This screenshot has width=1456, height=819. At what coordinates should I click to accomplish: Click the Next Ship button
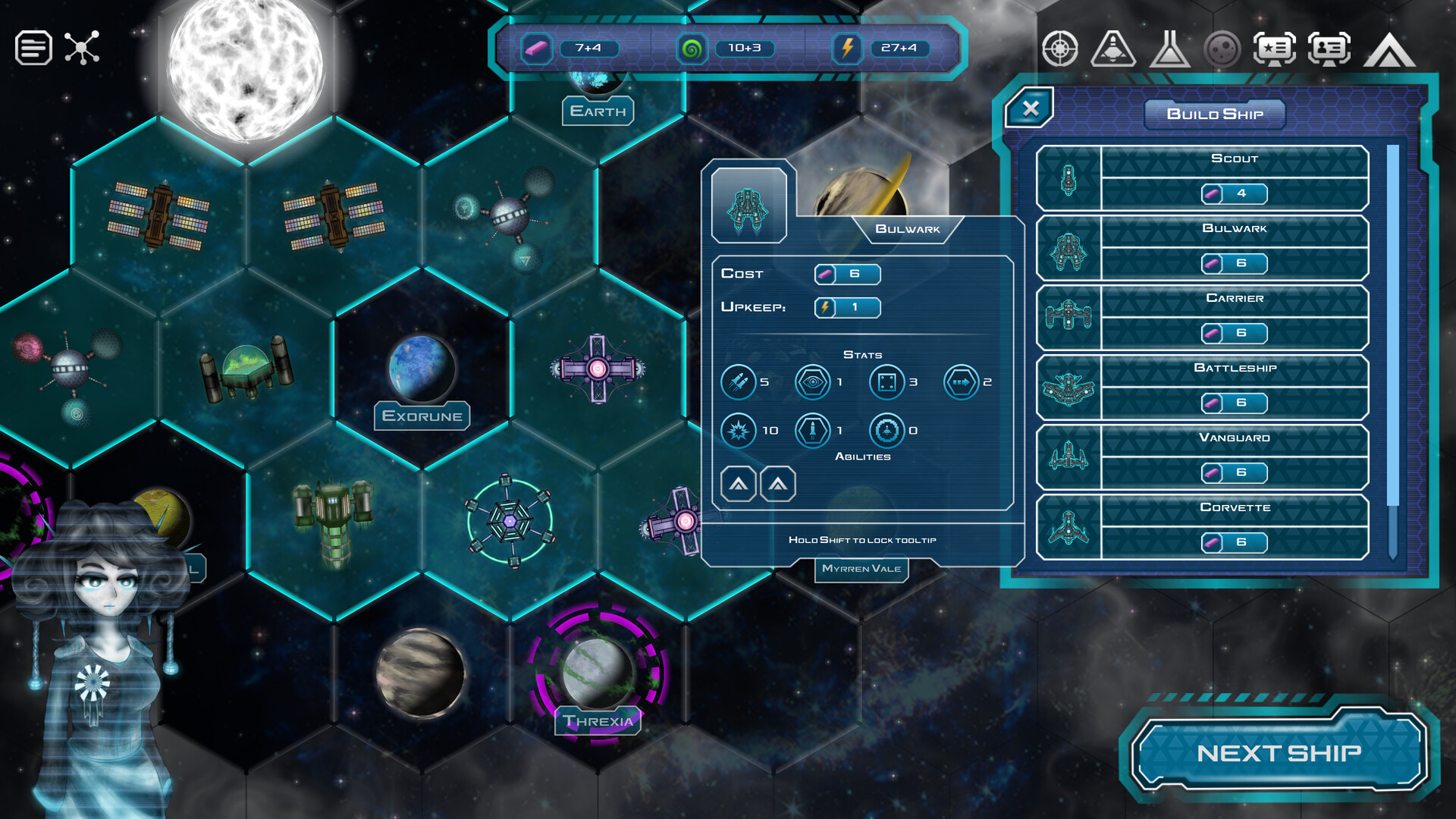pos(1279,752)
